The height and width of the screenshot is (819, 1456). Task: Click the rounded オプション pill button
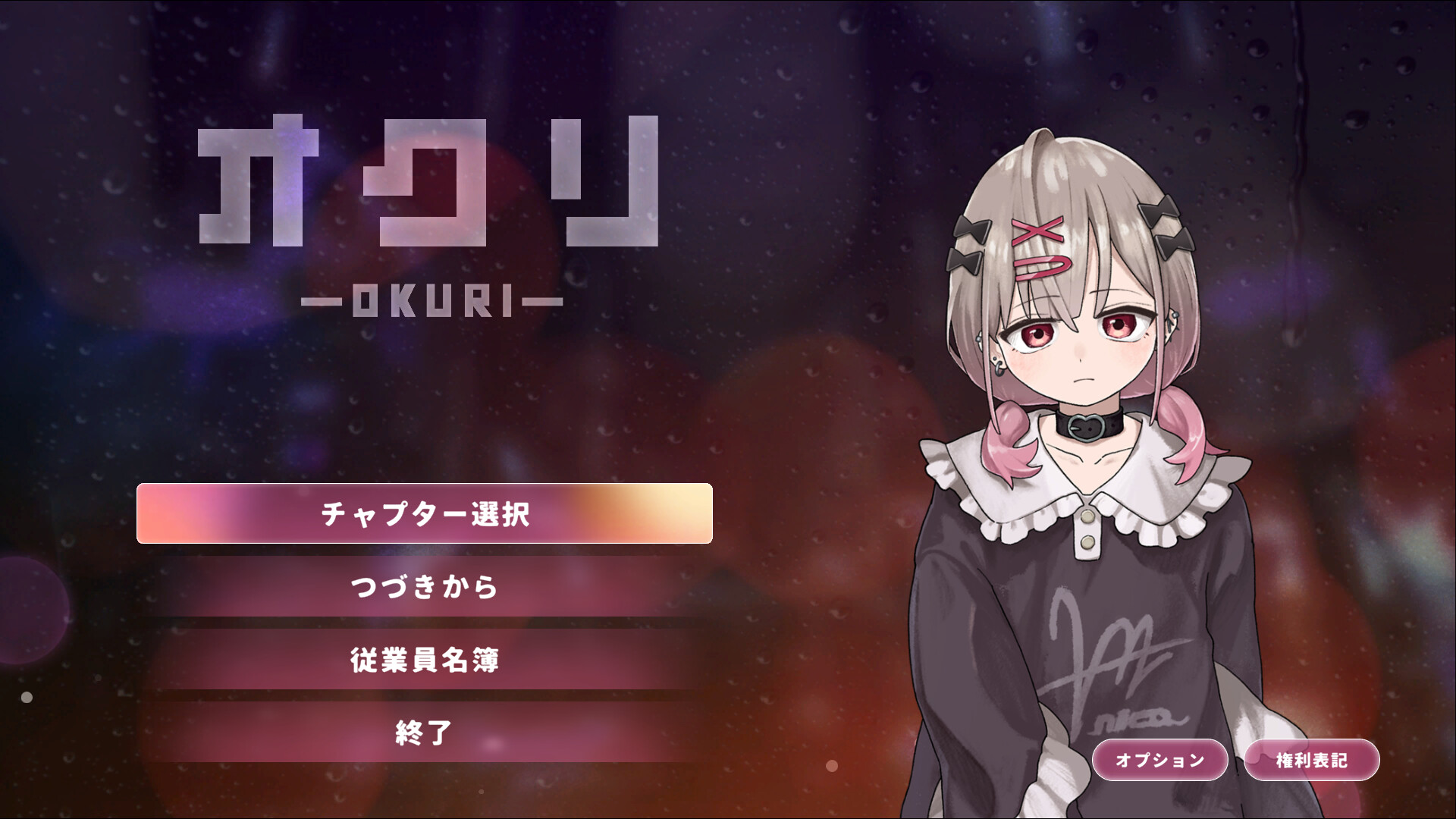pyautogui.click(x=1159, y=758)
